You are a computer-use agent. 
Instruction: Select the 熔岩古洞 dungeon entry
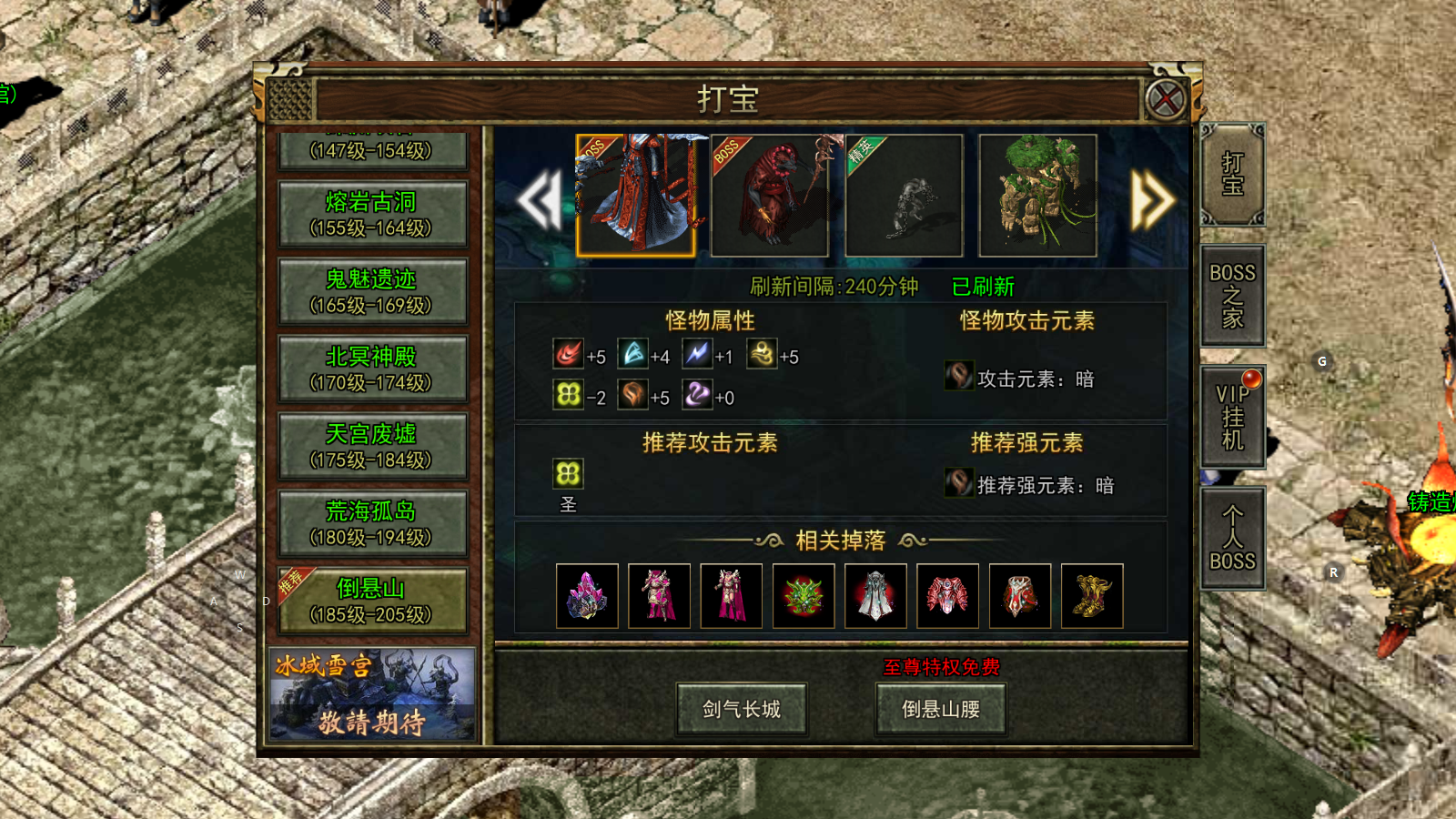pos(371,214)
